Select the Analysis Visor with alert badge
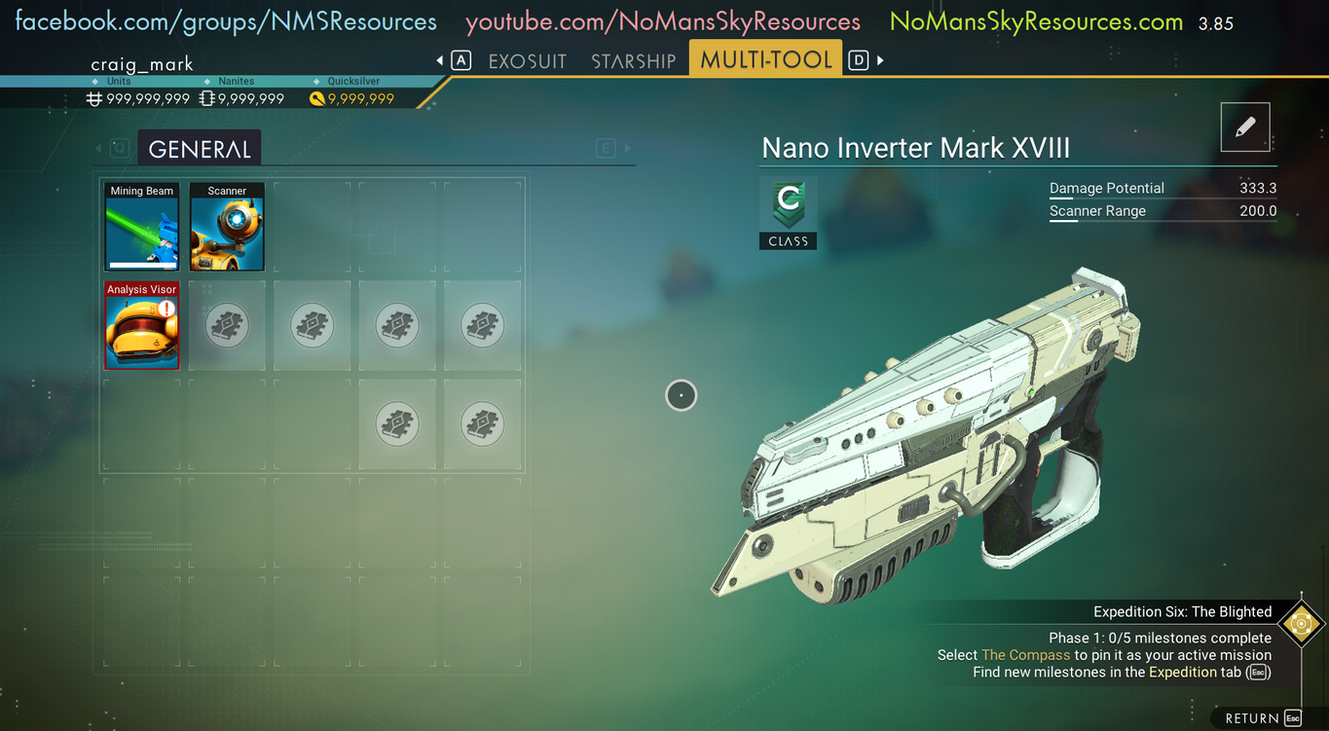The height and width of the screenshot is (731, 1329). click(141, 326)
